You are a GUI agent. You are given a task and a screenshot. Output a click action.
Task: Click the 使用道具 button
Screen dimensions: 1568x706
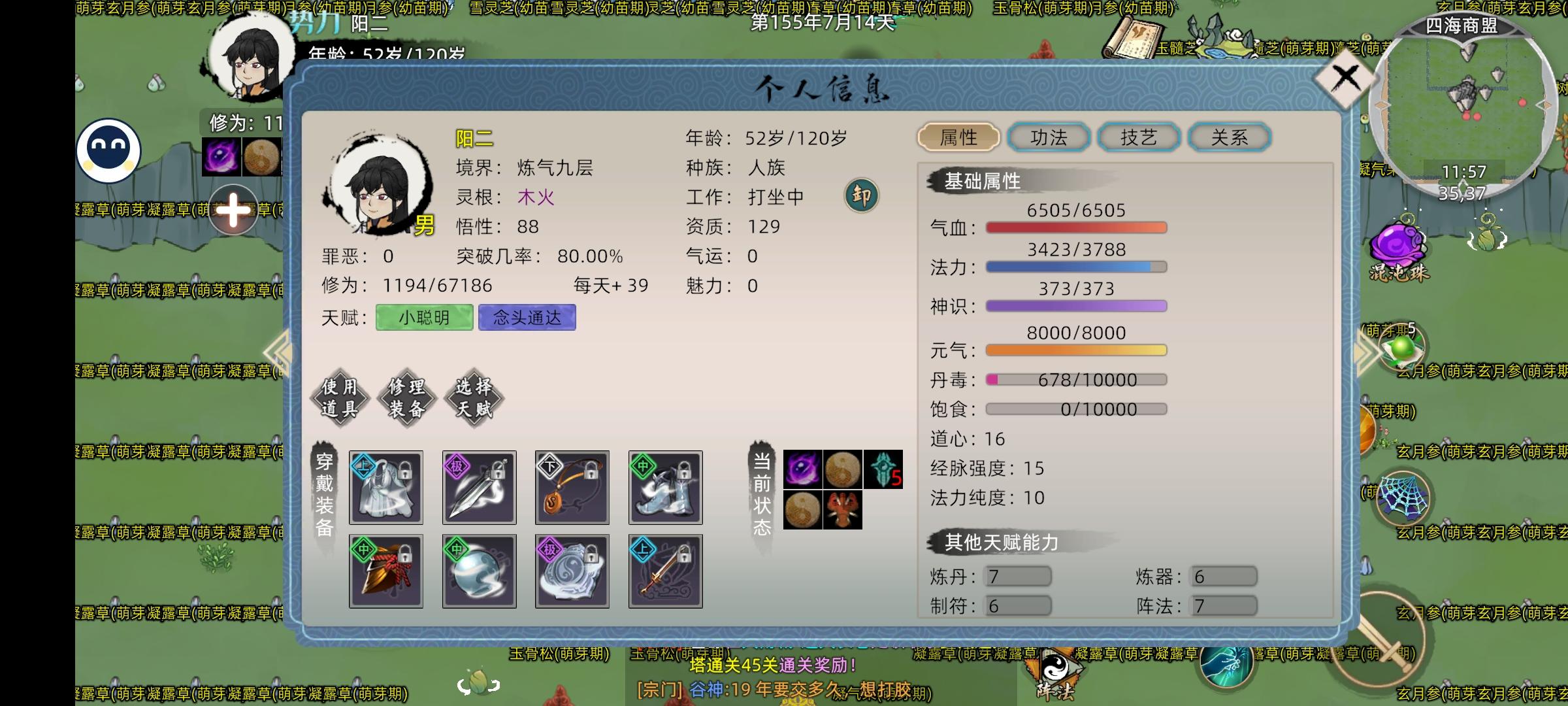coord(338,397)
